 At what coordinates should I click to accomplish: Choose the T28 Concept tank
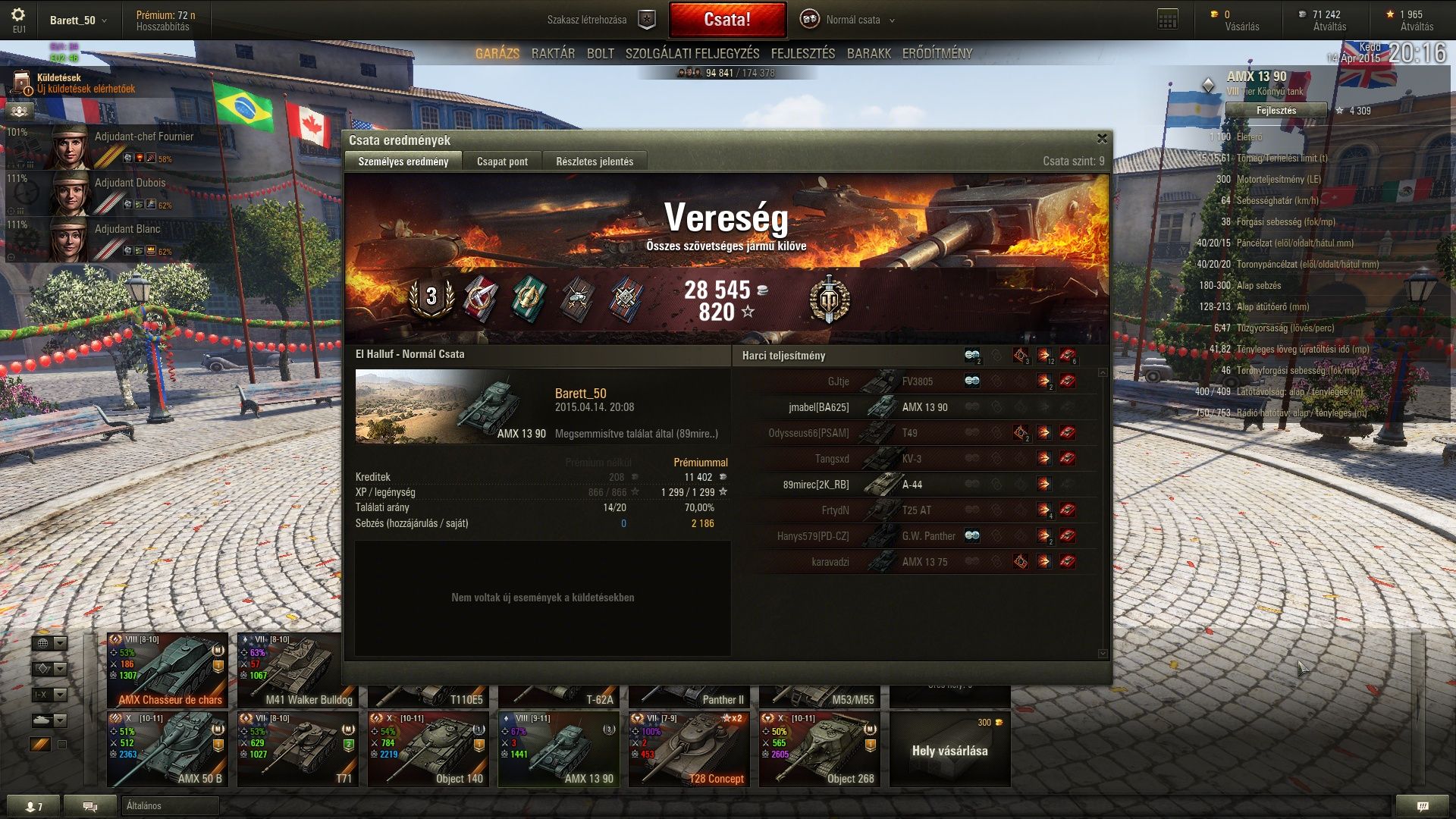(689, 749)
